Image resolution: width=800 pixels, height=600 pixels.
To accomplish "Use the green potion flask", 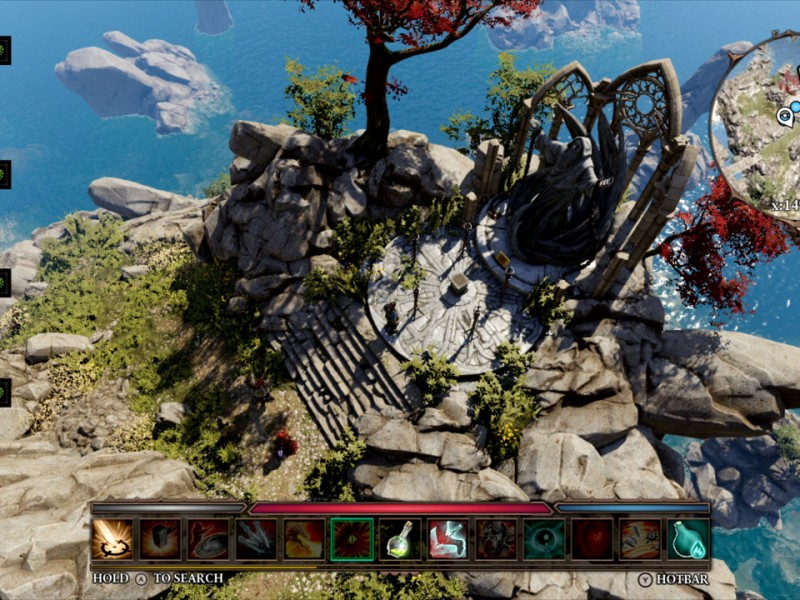I will pyautogui.click(x=400, y=539).
